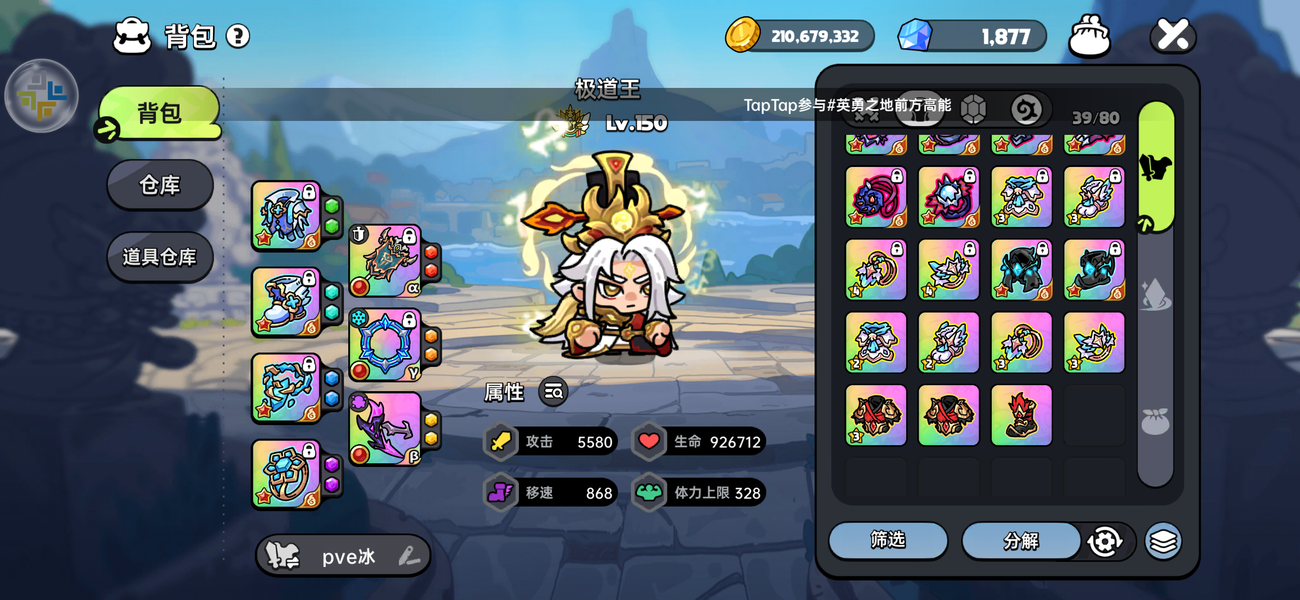Select the equipped beta purple scythe slot
The width and height of the screenshot is (1300, 600).
[x=385, y=428]
